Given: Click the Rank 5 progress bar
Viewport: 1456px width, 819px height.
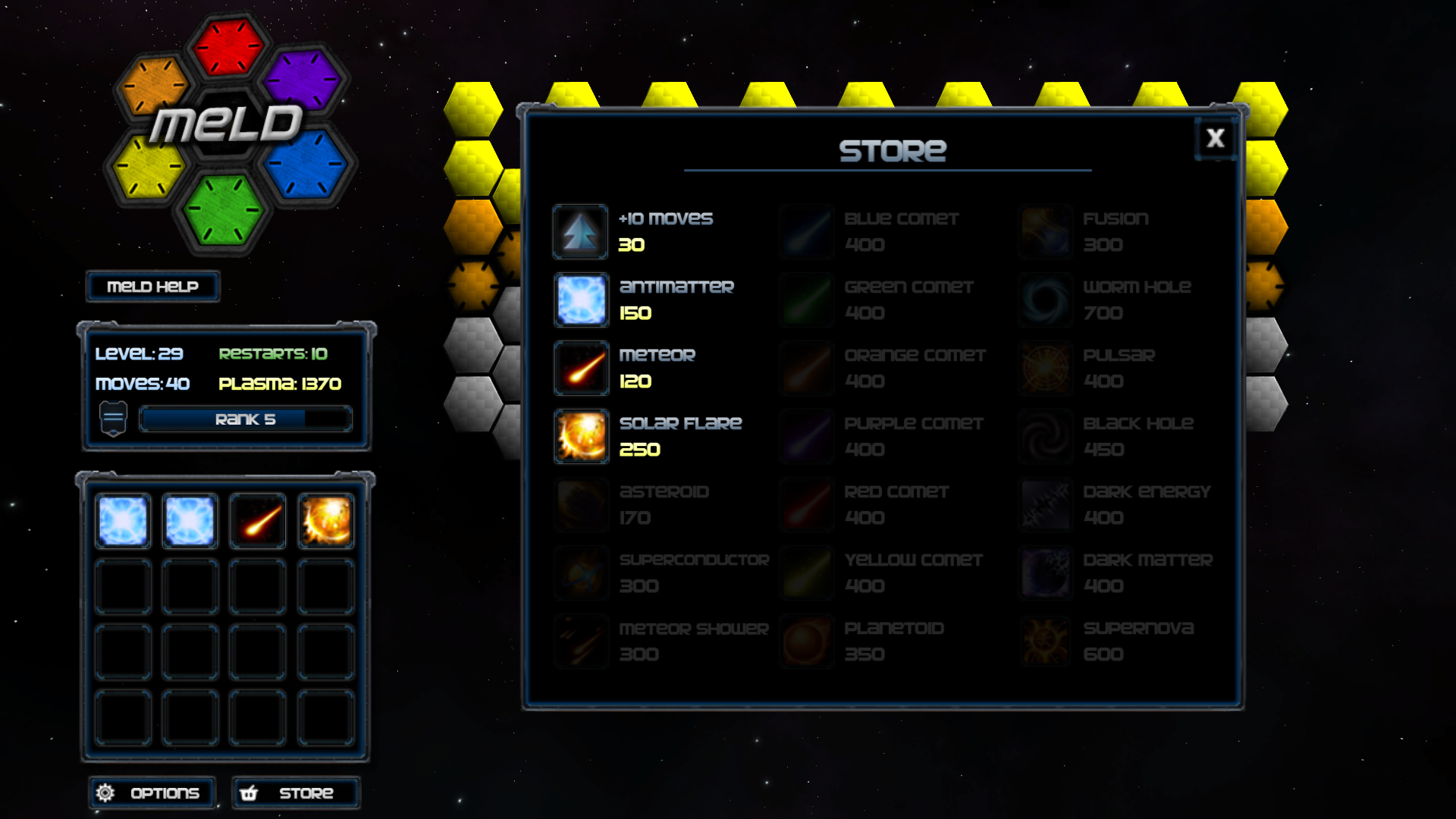Looking at the screenshot, I should click(244, 419).
